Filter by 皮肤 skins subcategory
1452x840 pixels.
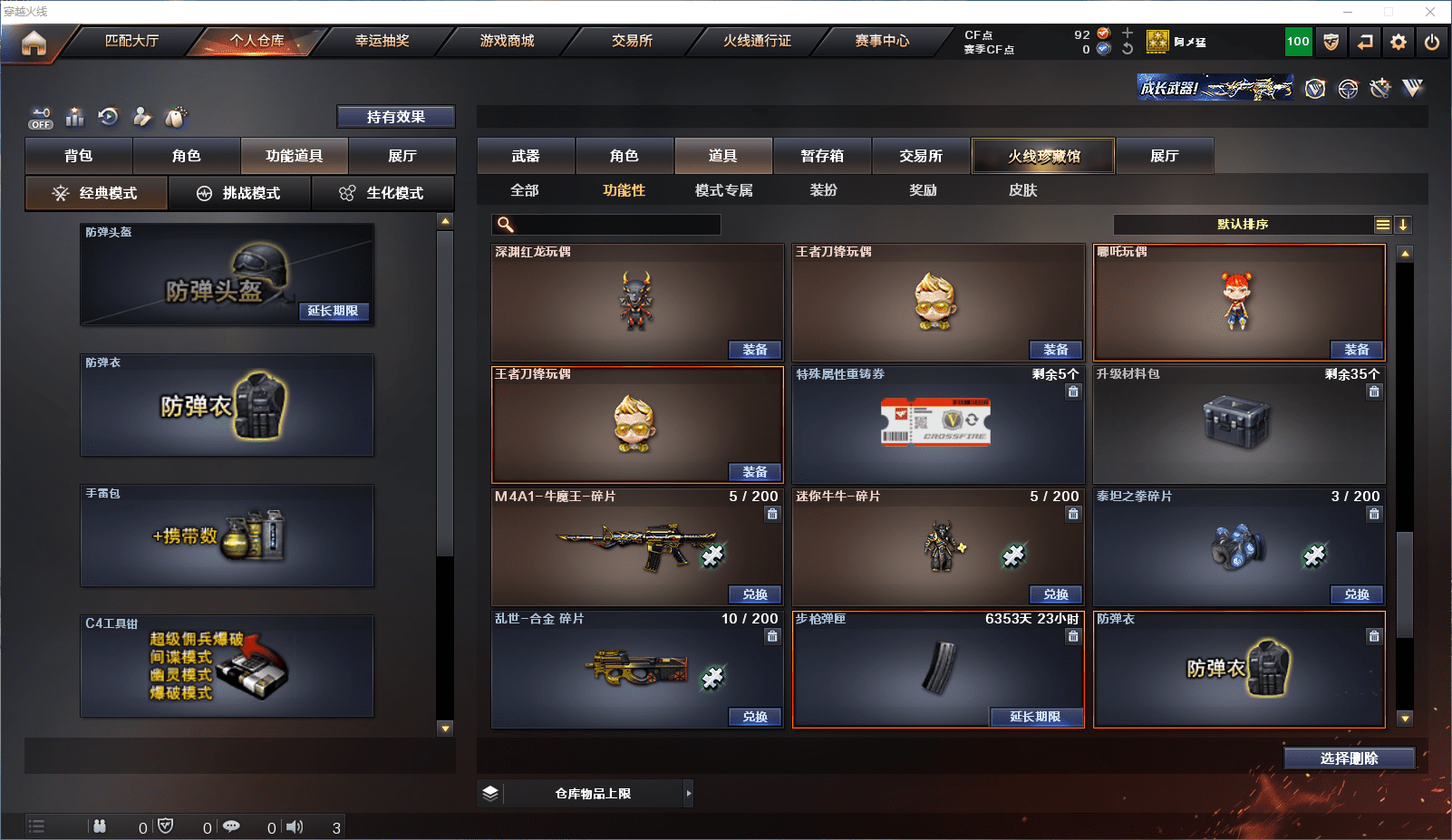1022,190
